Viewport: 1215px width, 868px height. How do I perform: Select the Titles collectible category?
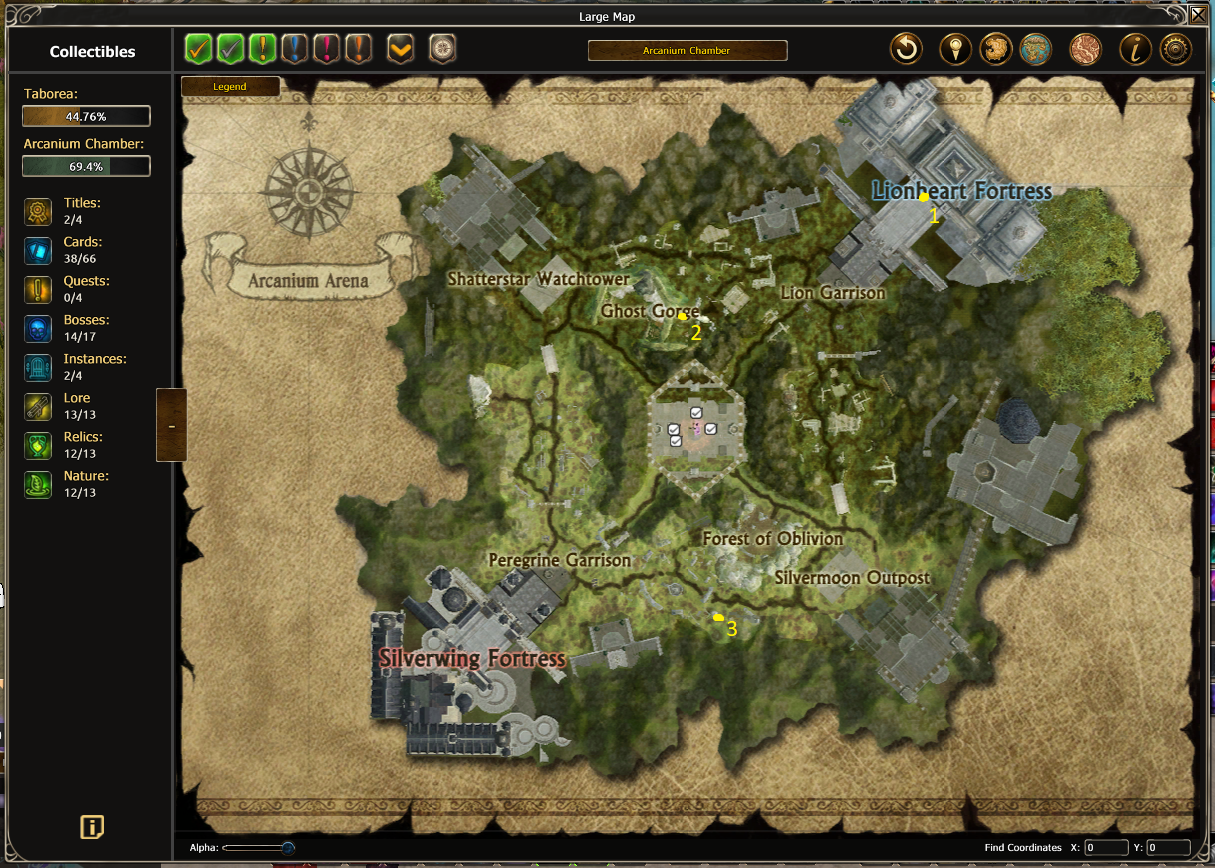(38, 211)
